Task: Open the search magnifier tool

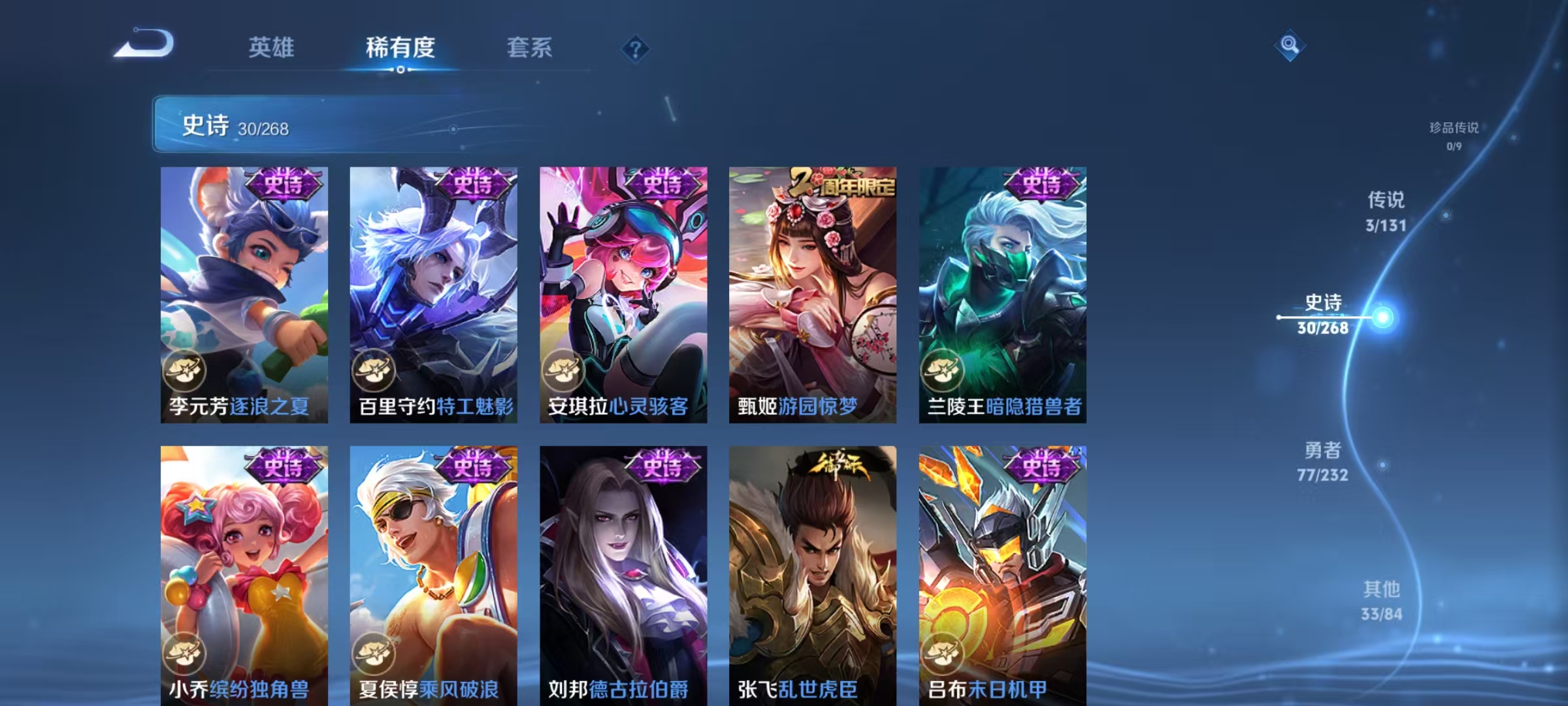Action: click(x=1289, y=44)
